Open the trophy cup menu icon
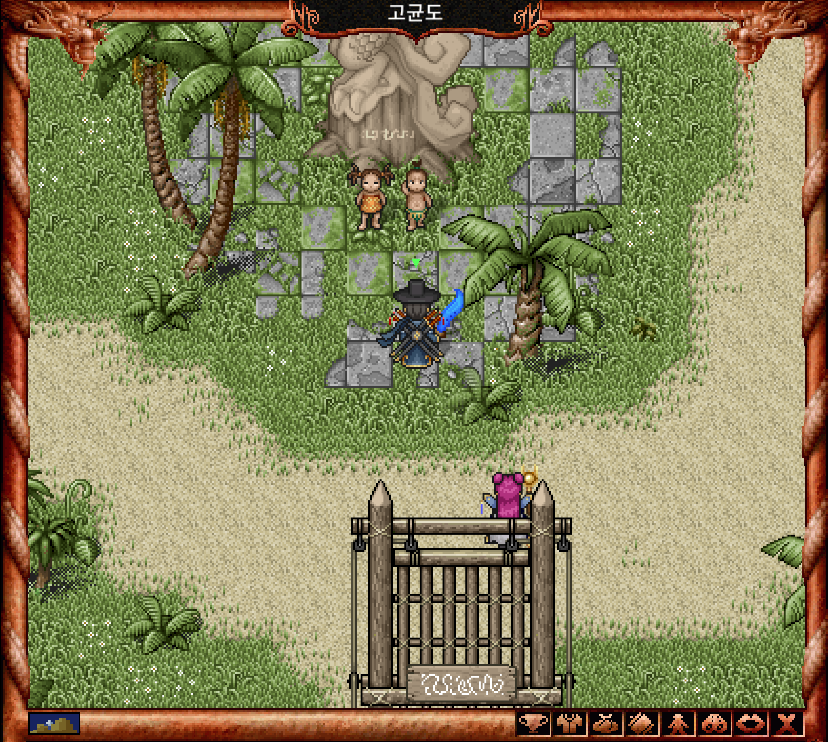 [534, 724]
